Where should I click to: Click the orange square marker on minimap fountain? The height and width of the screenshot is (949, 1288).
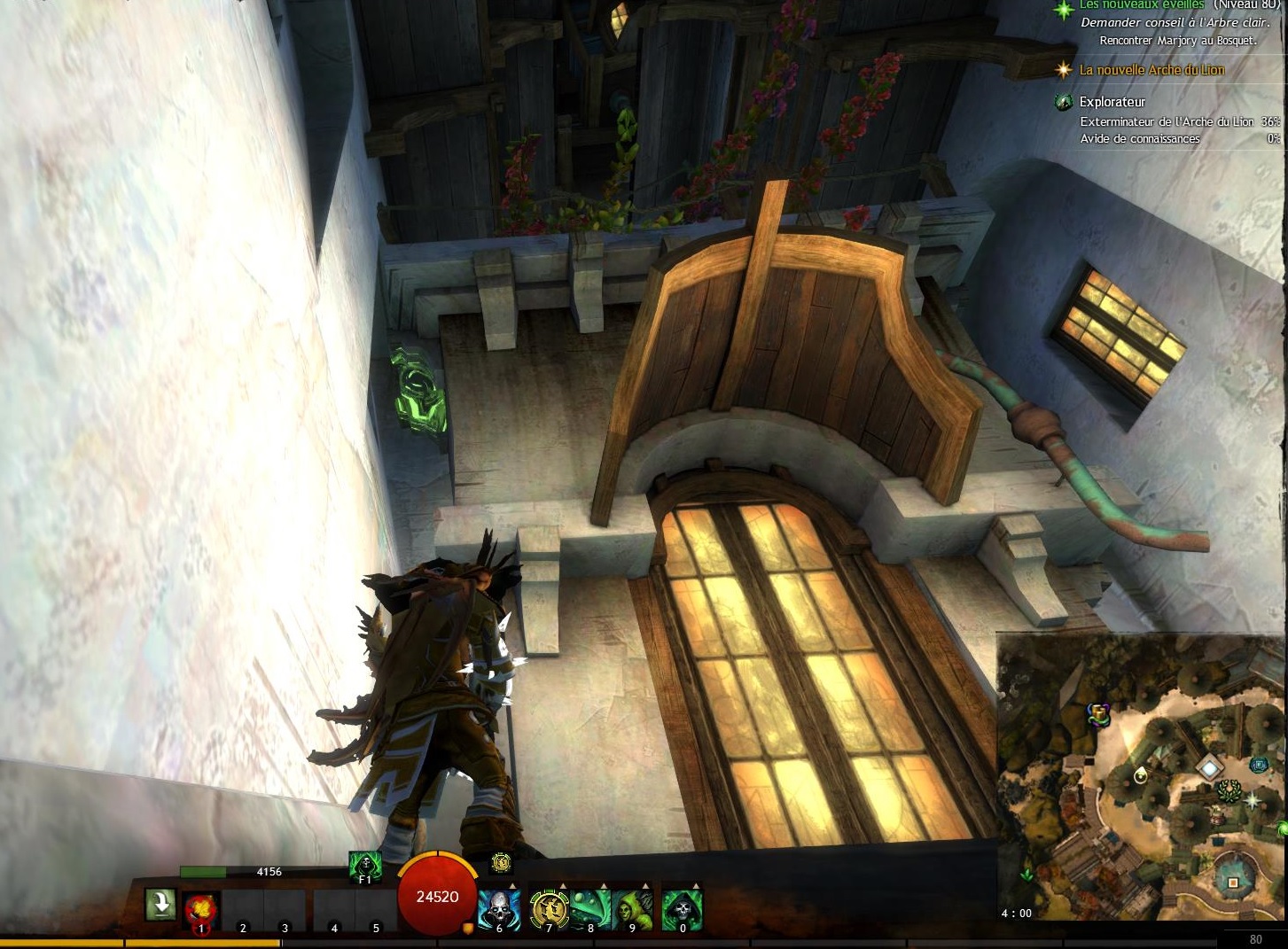tap(1233, 883)
